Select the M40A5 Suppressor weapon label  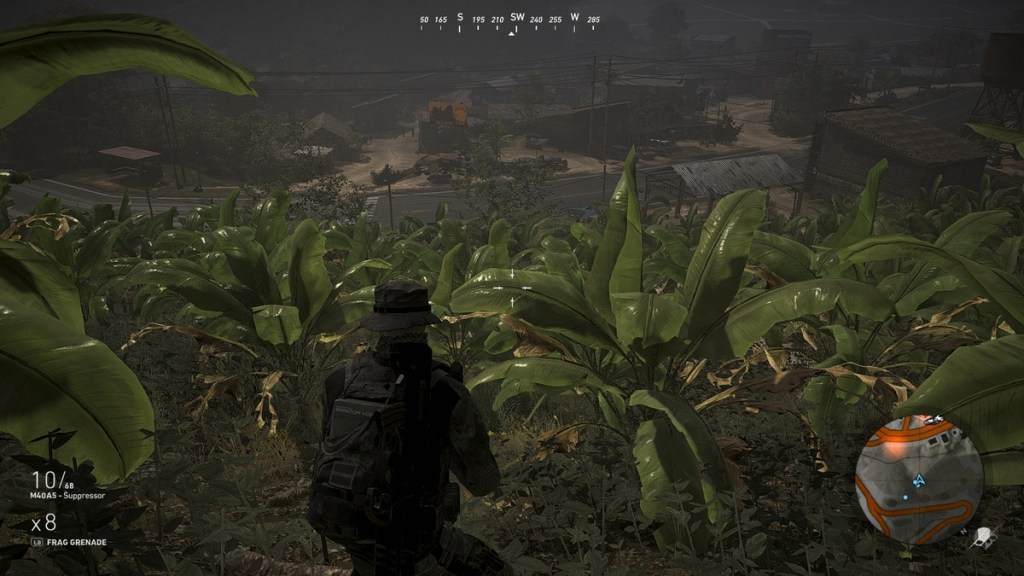[68, 495]
